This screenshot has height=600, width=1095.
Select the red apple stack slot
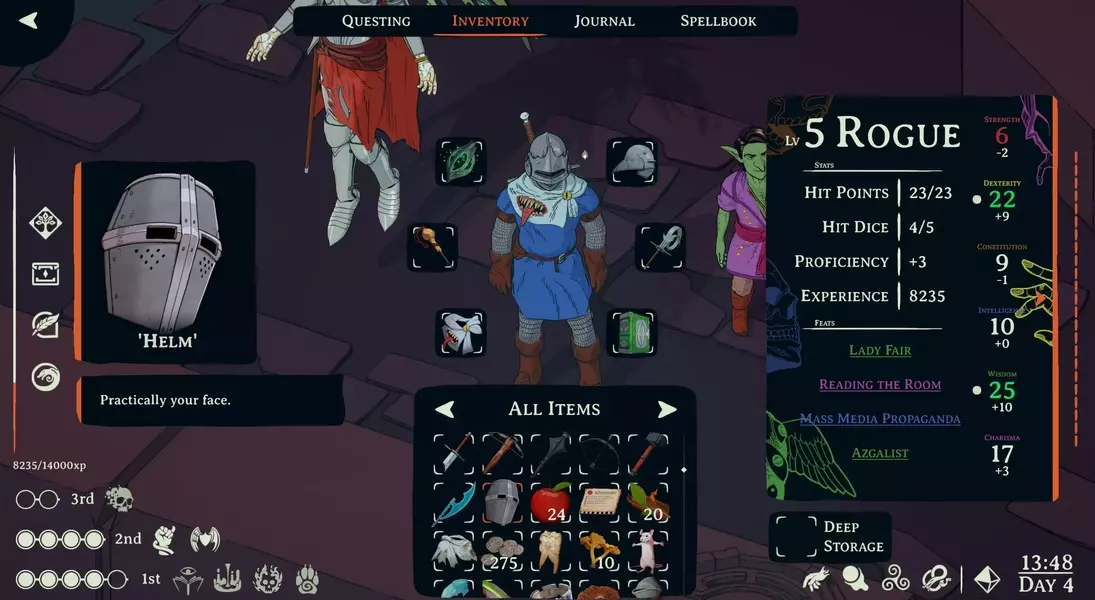552,502
